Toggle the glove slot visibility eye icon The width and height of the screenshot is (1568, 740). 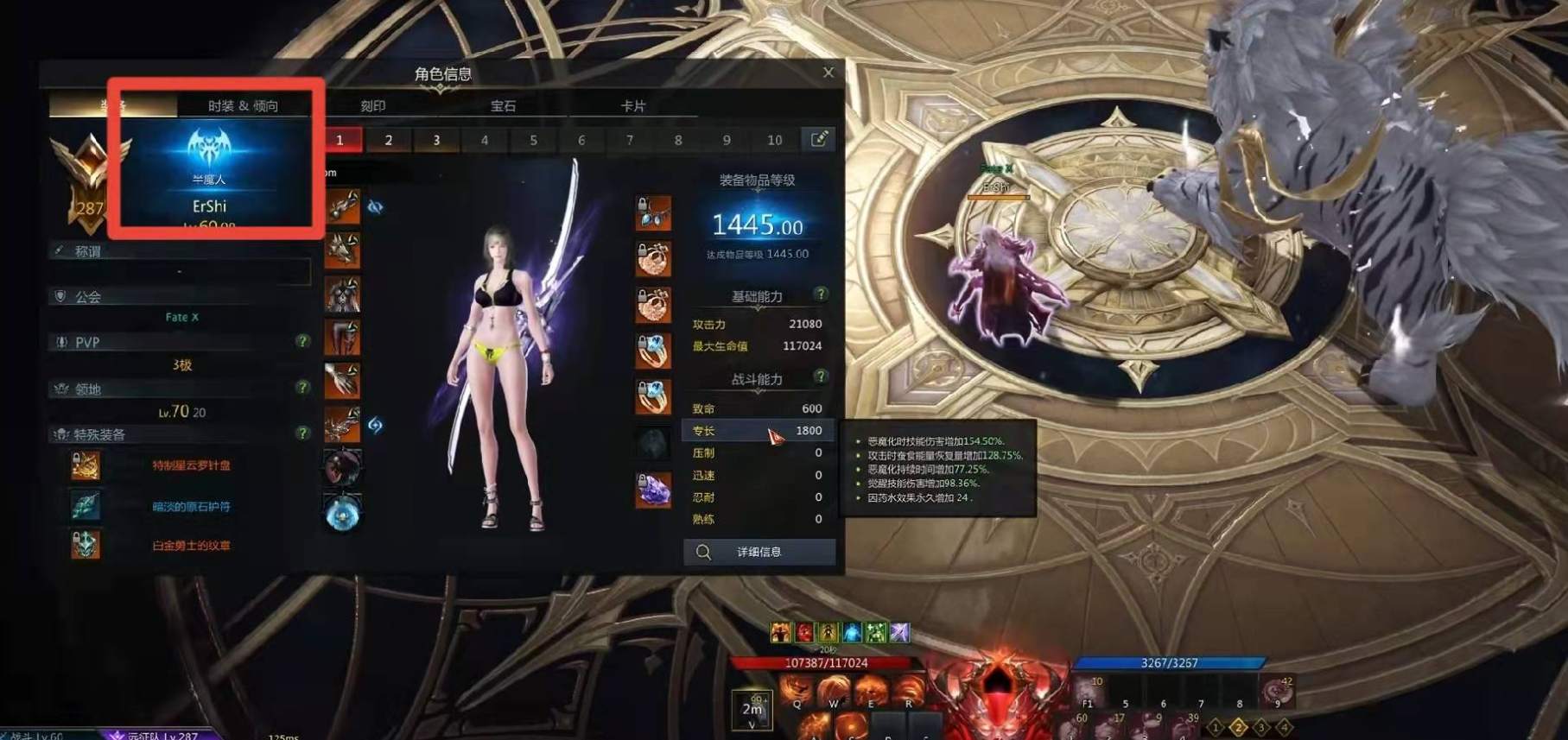coord(374,205)
